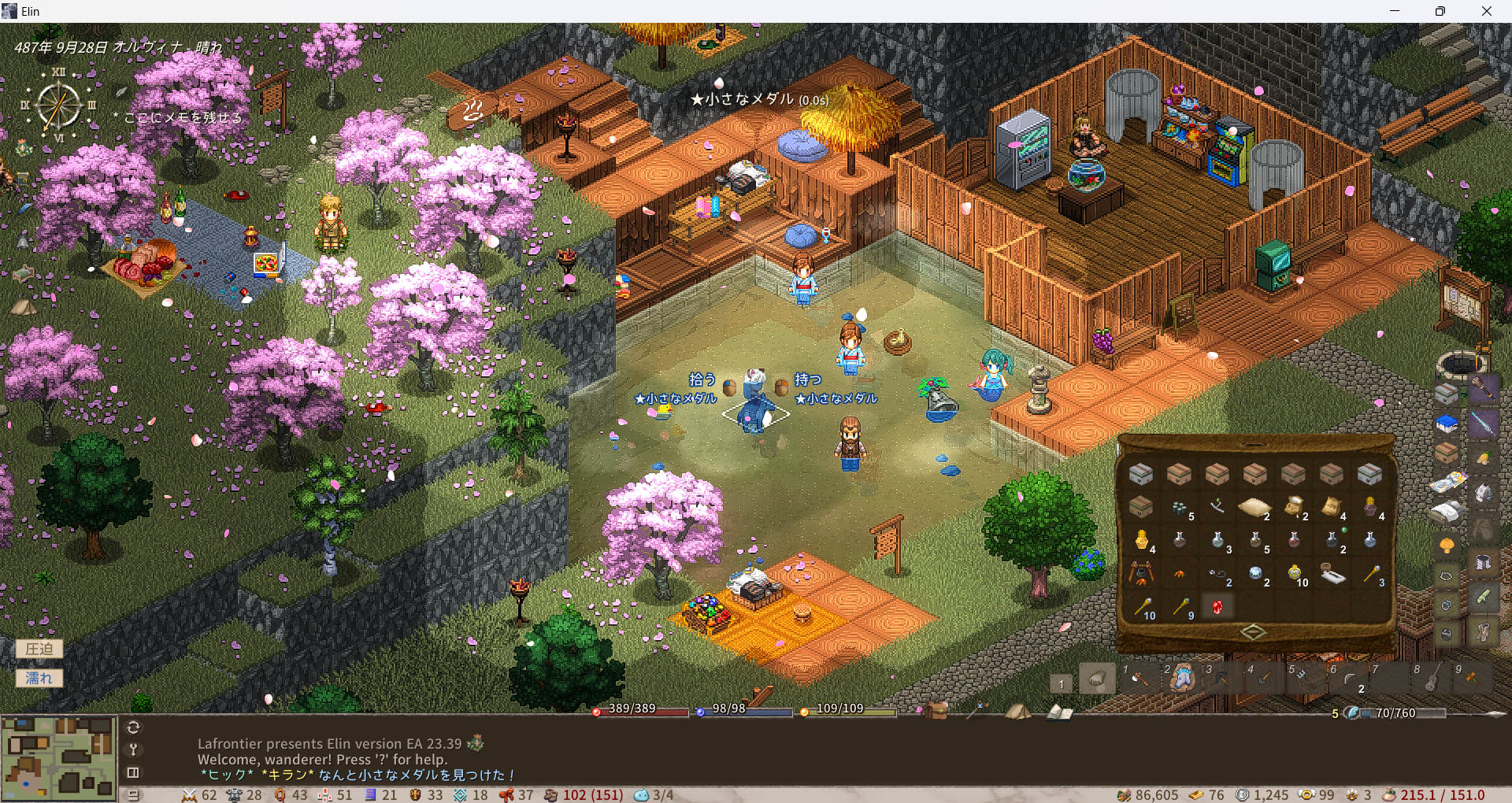The width and height of the screenshot is (1512, 803).
Task: Select the cooking pot campfire item
Action: click(1140, 573)
